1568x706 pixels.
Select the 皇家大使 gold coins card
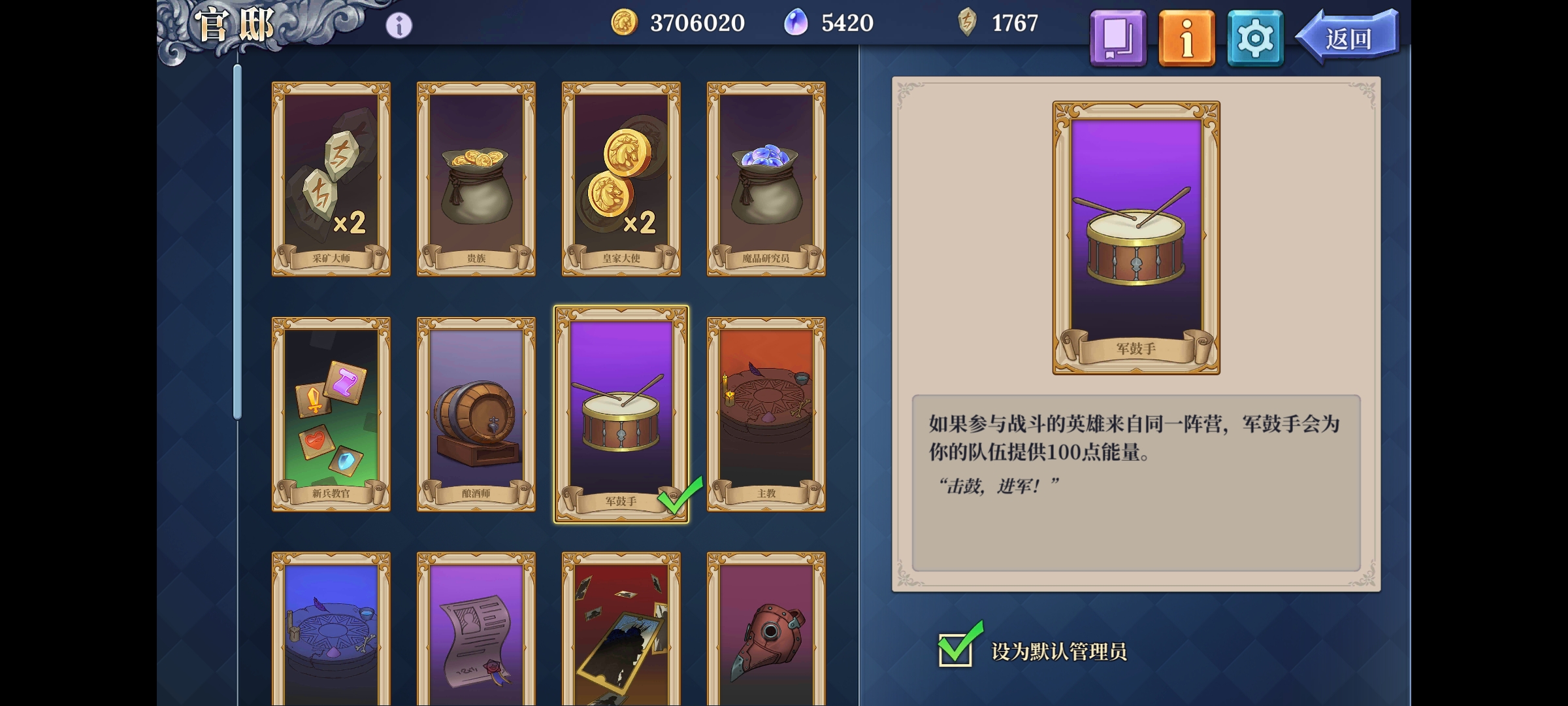point(621,178)
